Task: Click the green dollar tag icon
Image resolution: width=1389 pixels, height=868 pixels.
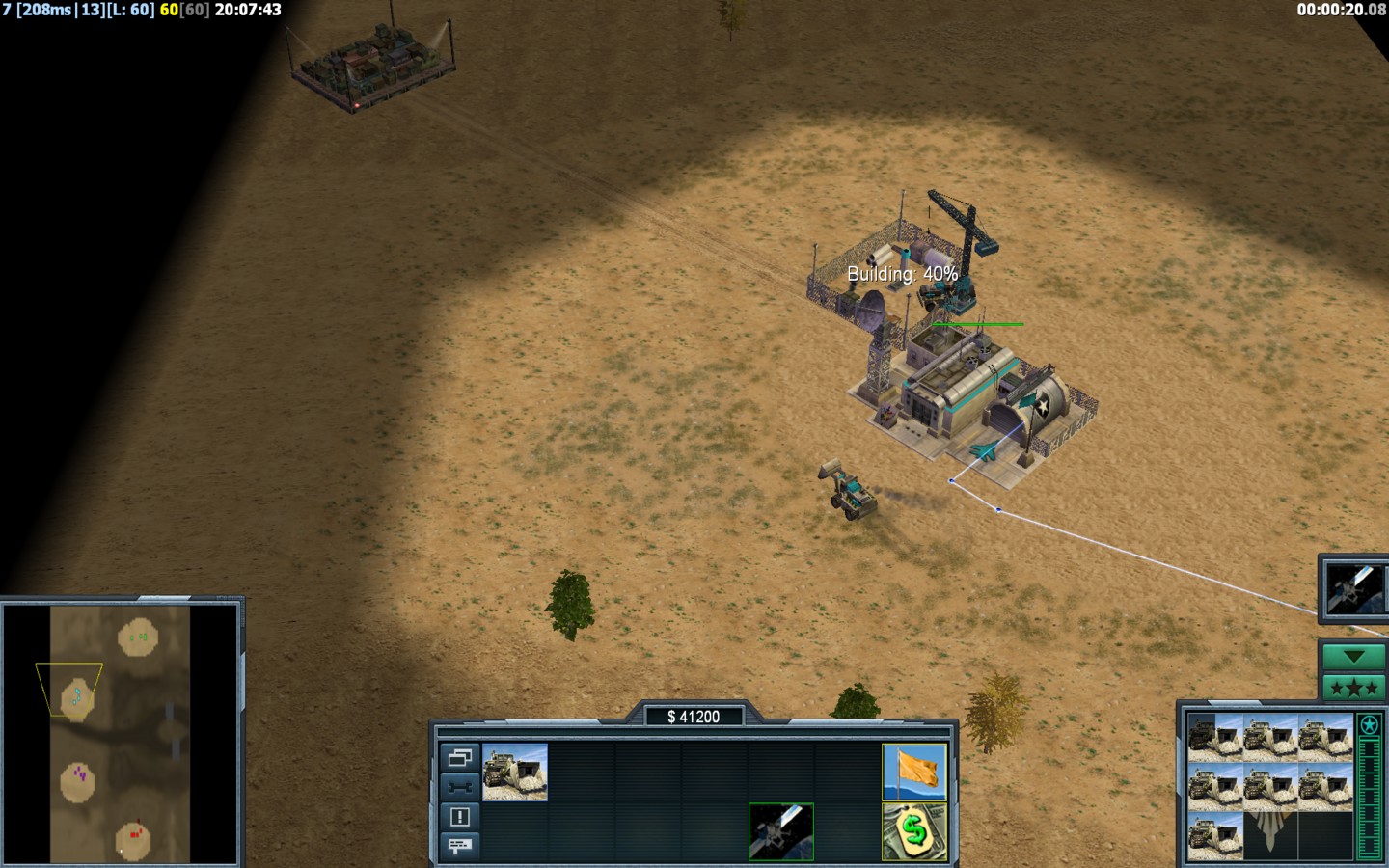Action: 914,831
